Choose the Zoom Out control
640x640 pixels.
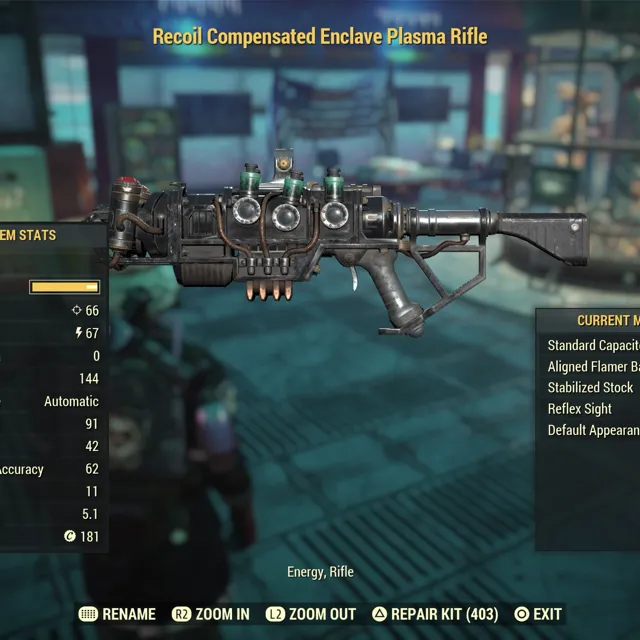(310, 614)
